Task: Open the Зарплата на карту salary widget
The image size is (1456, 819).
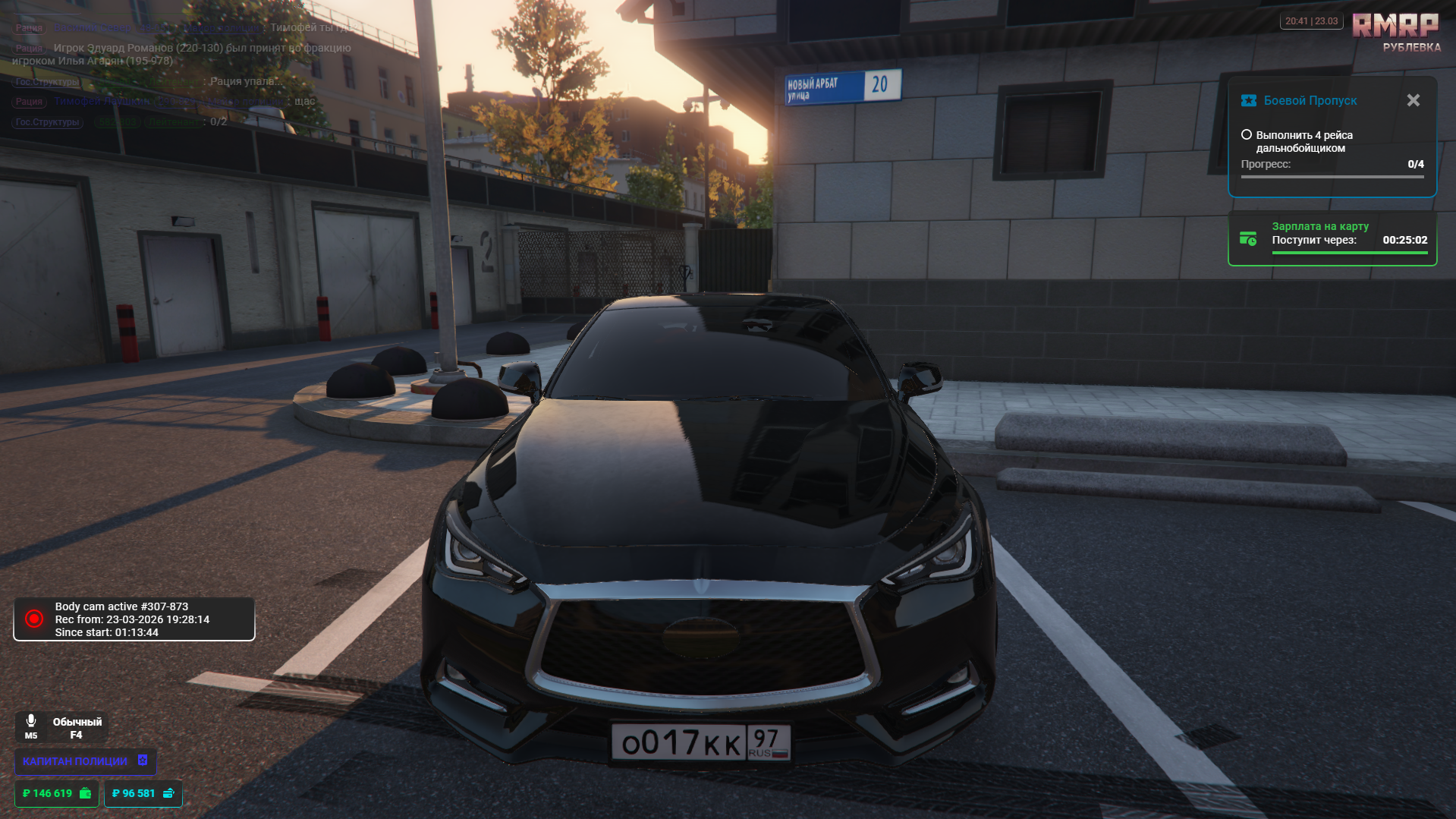Action: [x=1332, y=239]
